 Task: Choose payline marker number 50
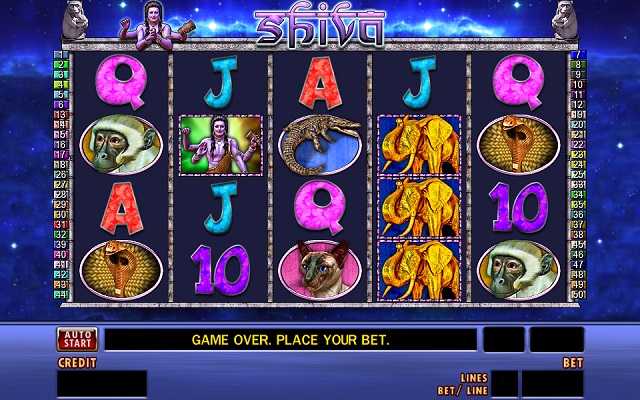(x=578, y=293)
